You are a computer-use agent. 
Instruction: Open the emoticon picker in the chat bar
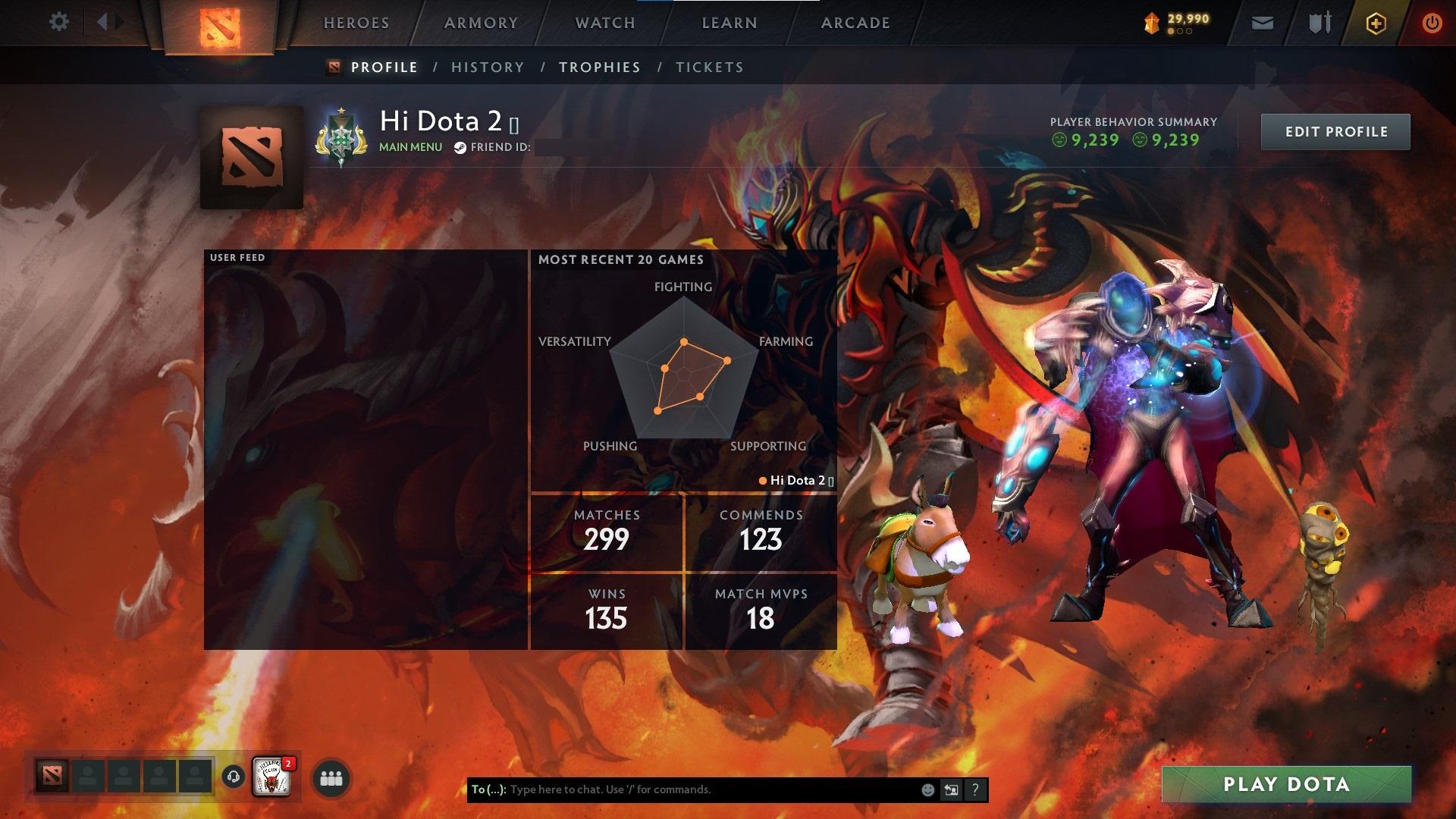point(927,789)
